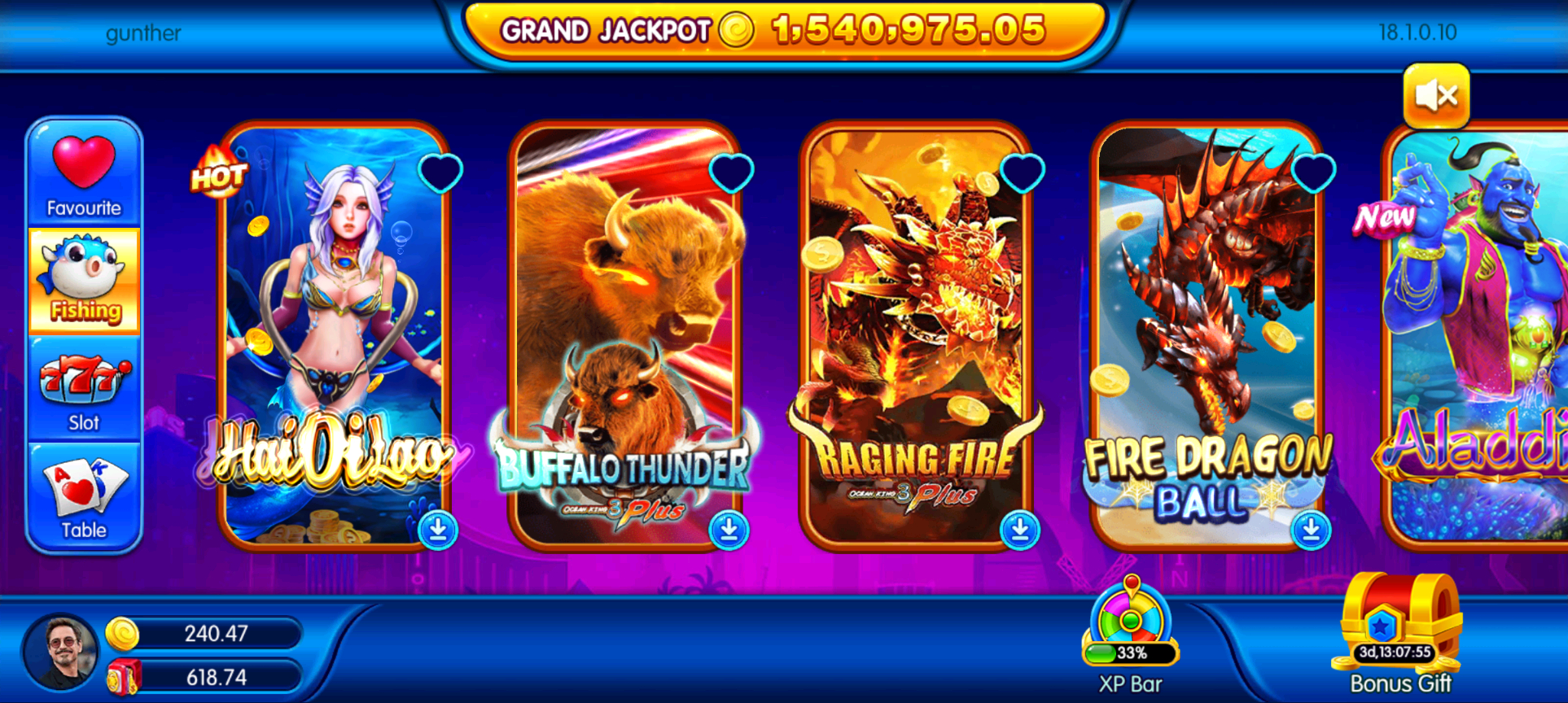Show the Table games category
Image resolution: width=1568 pixels, height=703 pixels.
(x=84, y=497)
